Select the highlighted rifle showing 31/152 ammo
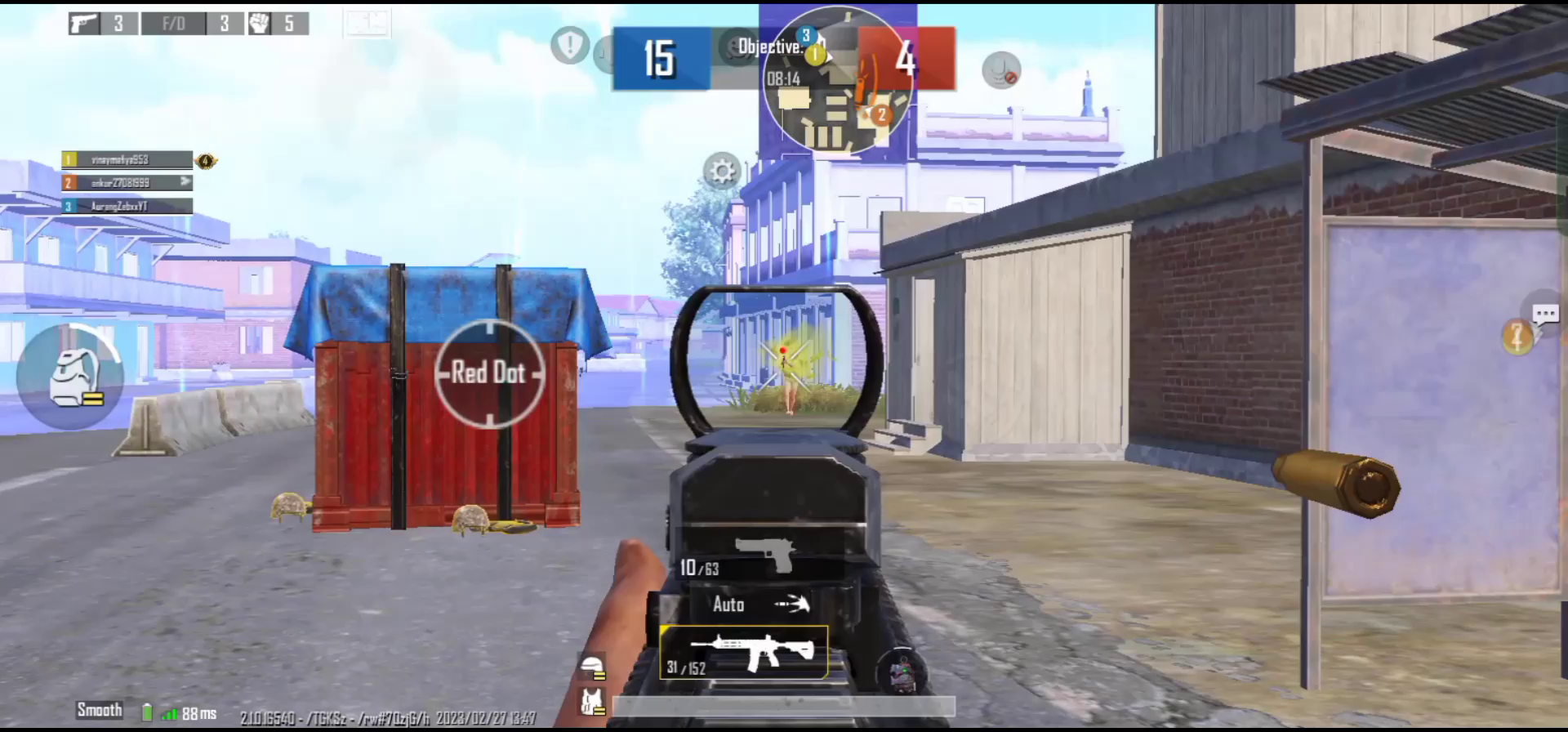This screenshot has height=732, width=1568. [x=743, y=652]
